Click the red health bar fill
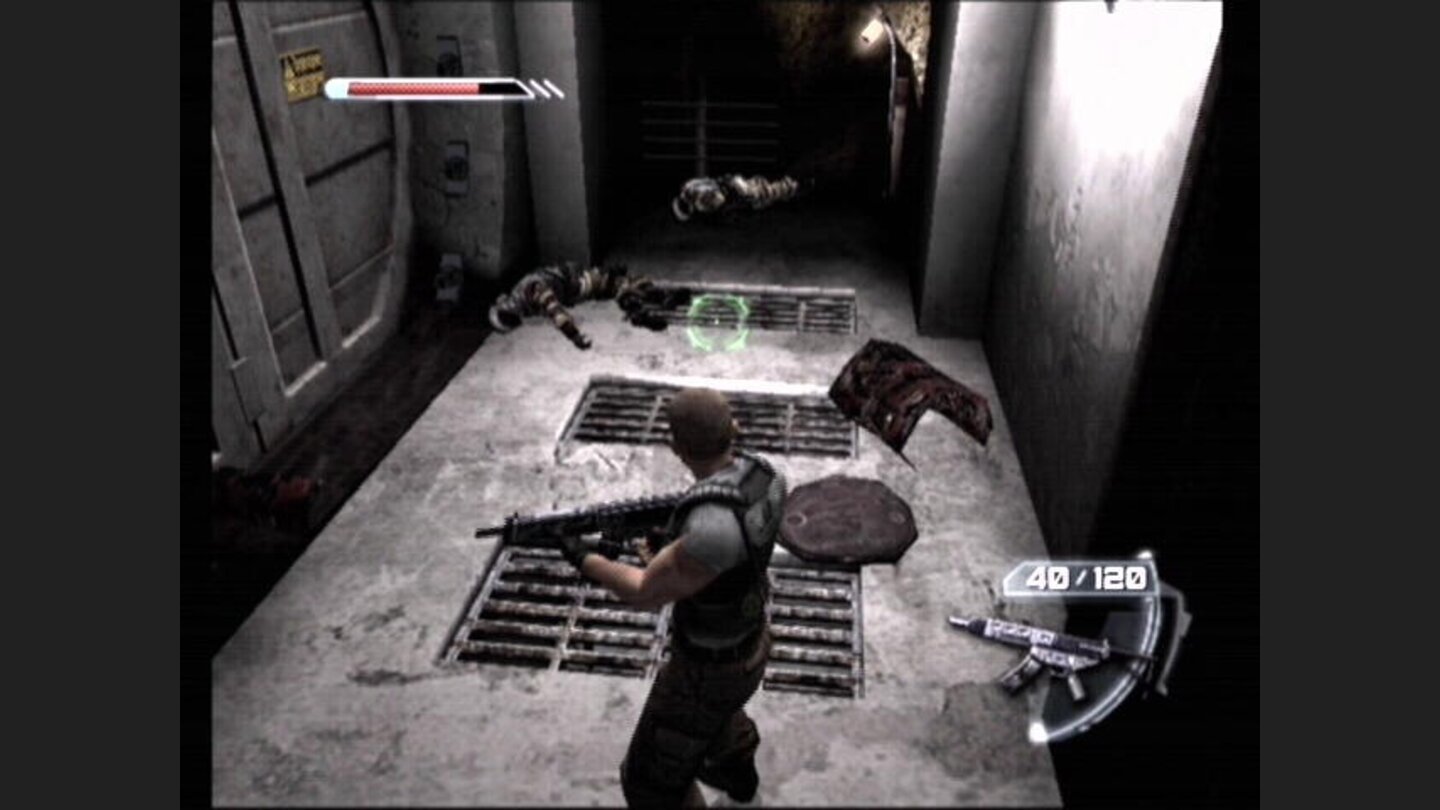Image resolution: width=1440 pixels, height=810 pixels. [x=410, y=87]
